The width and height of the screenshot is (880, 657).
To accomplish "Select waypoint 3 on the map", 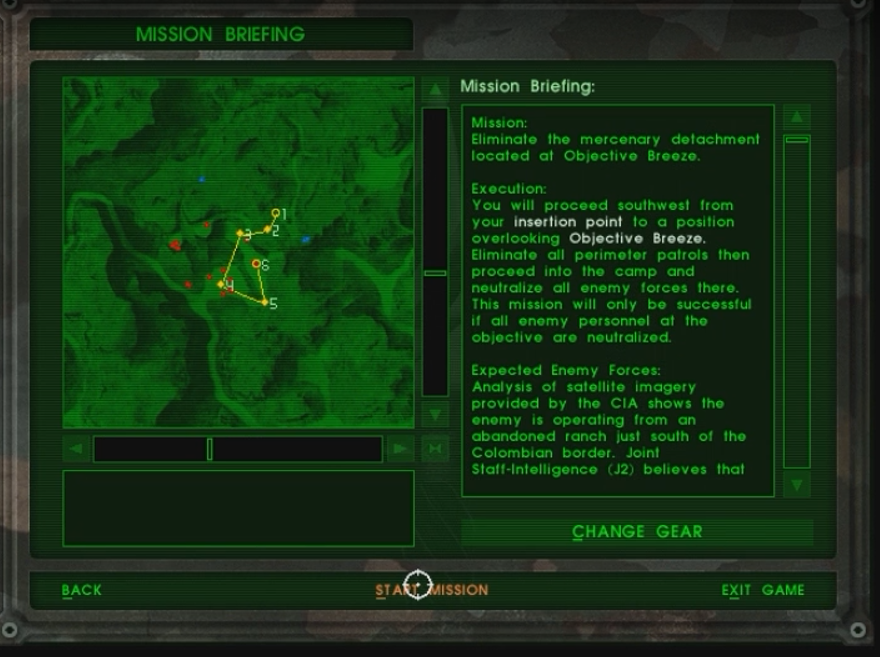I will pyautogui.click(x=240, y=235).
